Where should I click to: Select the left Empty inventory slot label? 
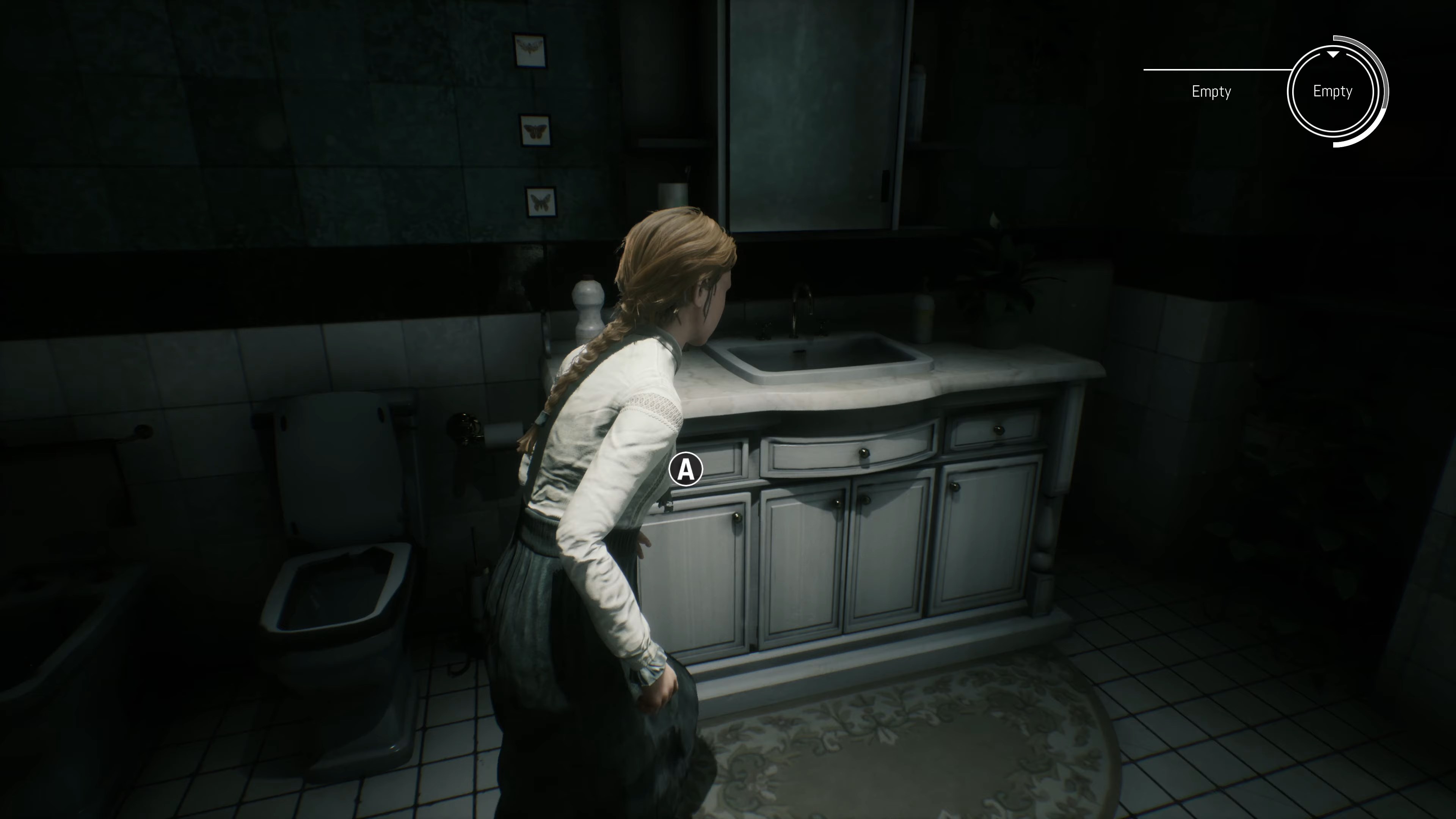(1212, 91)
